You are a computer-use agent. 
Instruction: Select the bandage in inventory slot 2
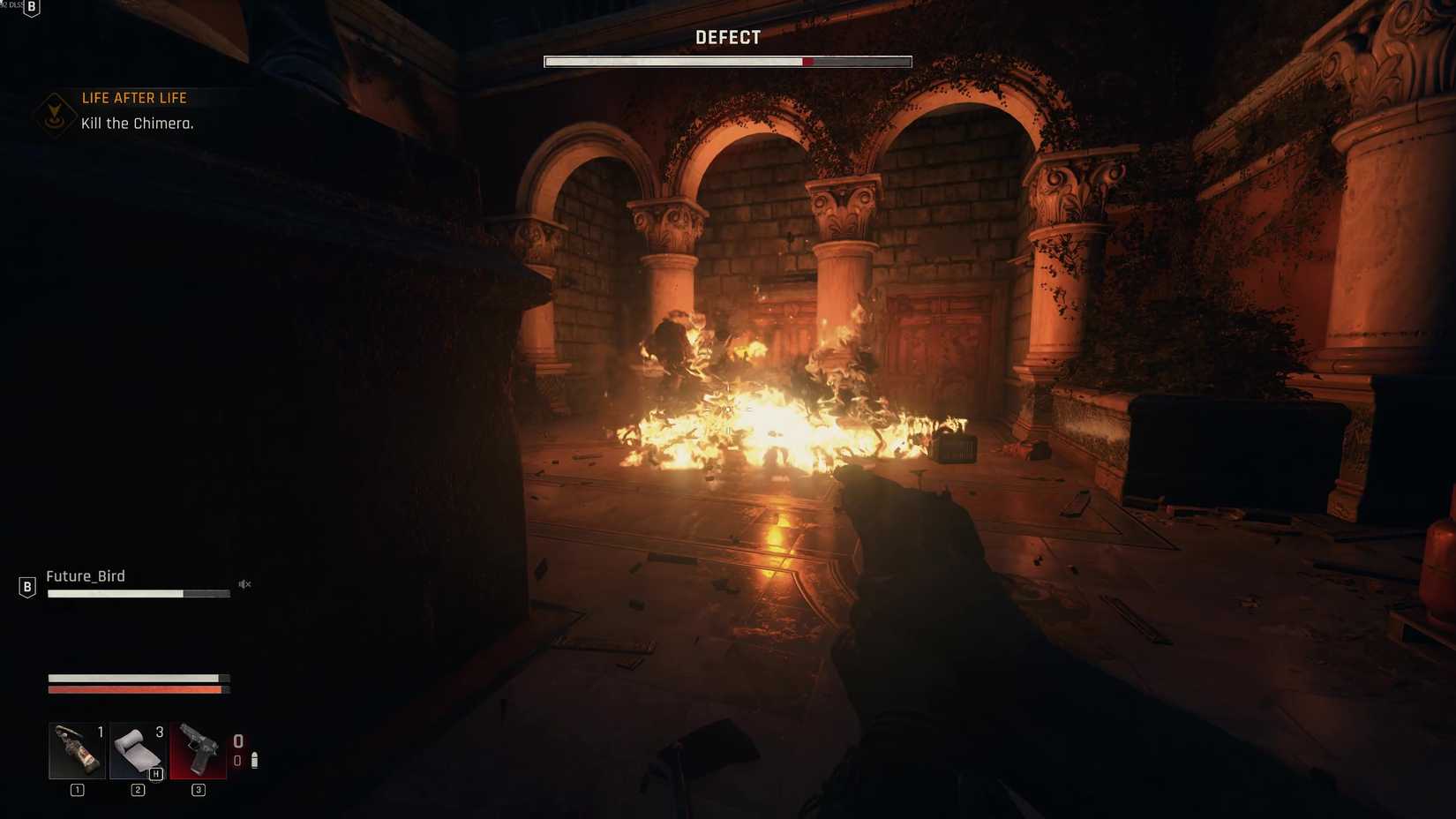point(137,751)
